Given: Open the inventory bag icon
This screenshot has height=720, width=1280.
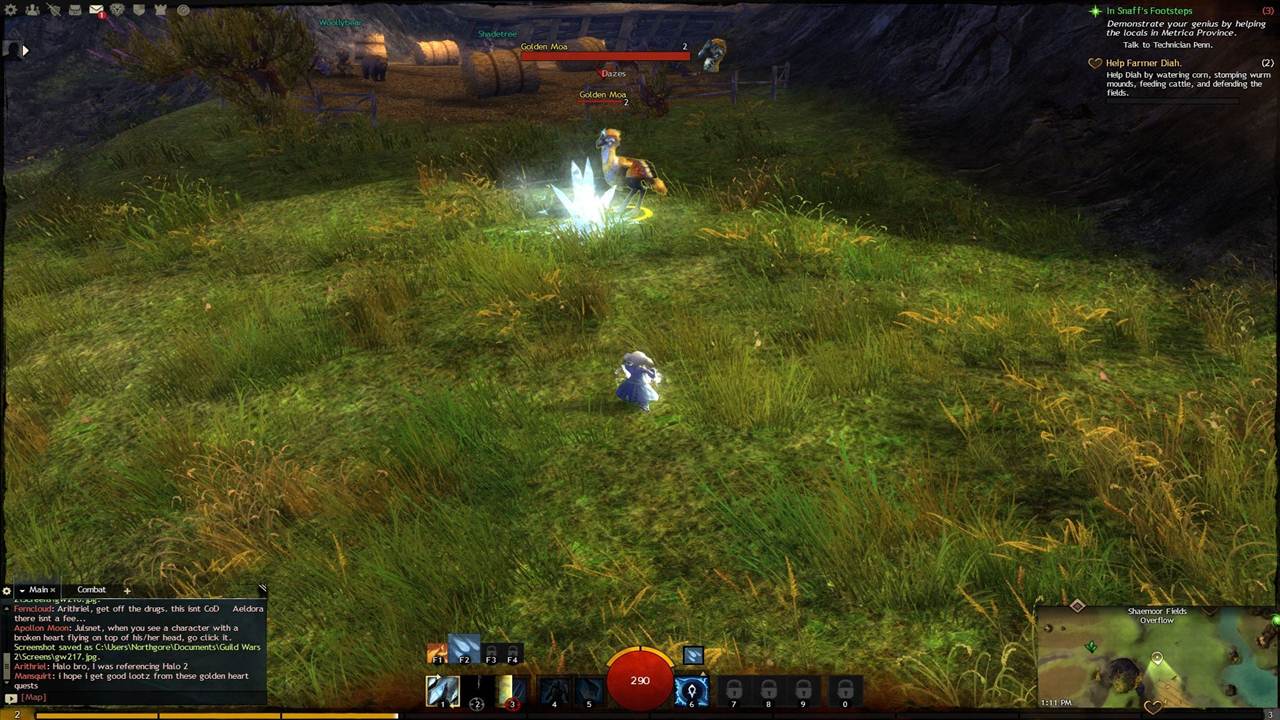Looking at the screenshot, I should (75, 10).
